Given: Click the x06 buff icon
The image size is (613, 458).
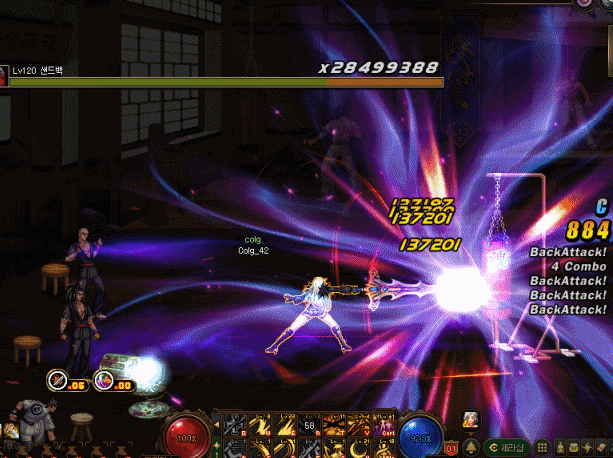Looking at the screenshot, I should (x=59, y=380).
